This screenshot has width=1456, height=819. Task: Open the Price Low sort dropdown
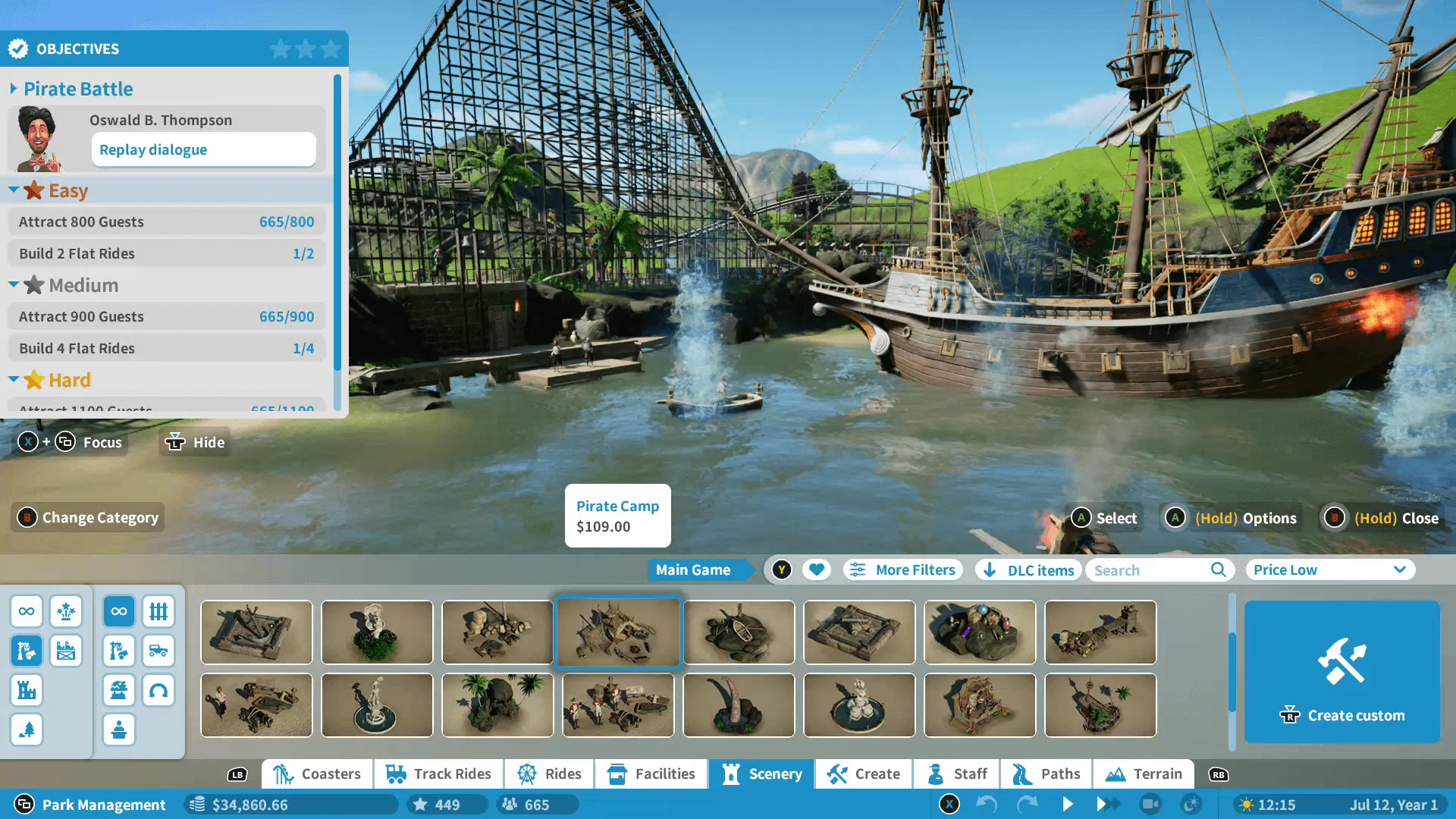click(x=1329, y=570)
